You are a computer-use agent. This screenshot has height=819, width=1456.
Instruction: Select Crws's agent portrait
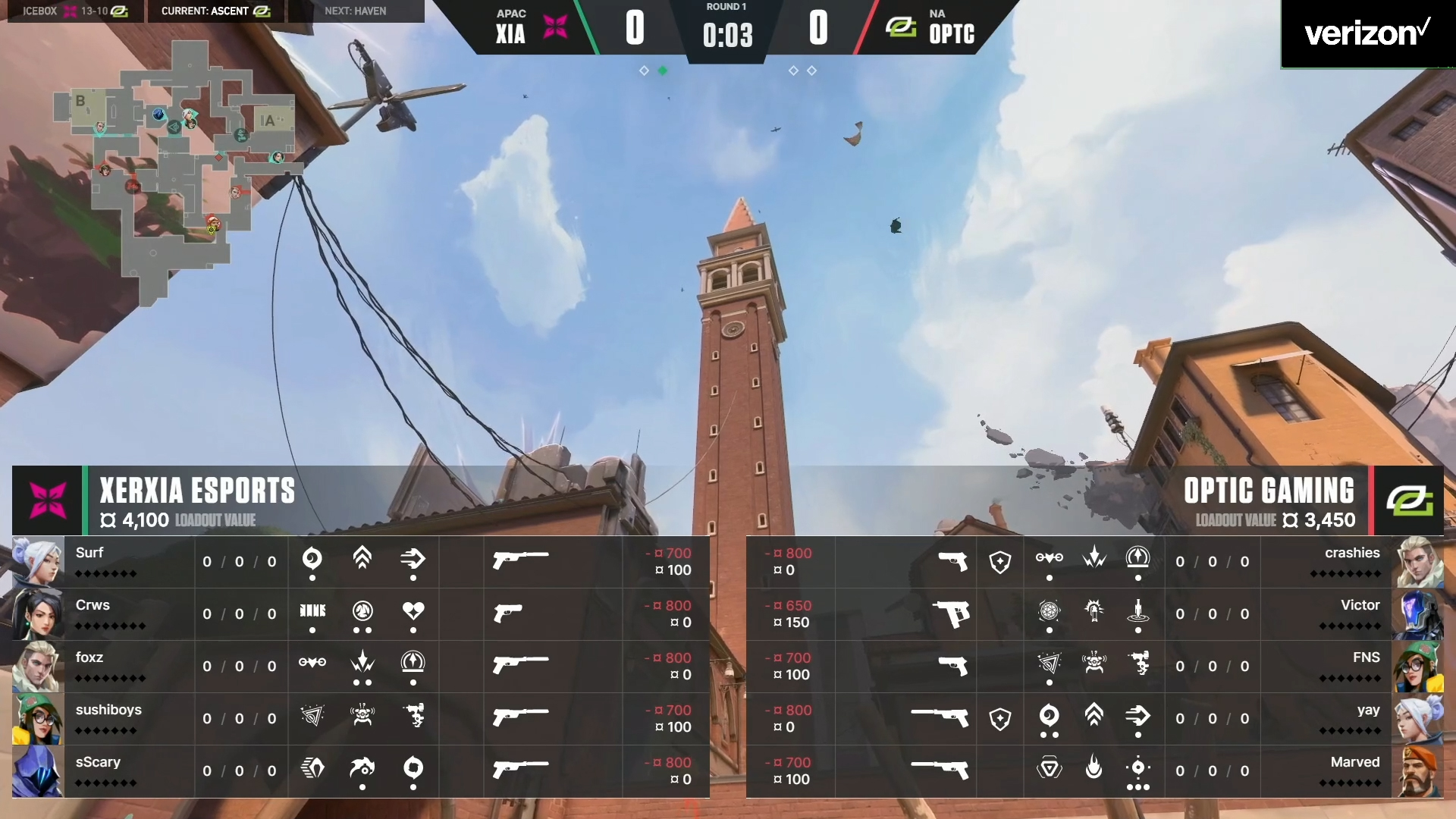(x=38, y=614)
